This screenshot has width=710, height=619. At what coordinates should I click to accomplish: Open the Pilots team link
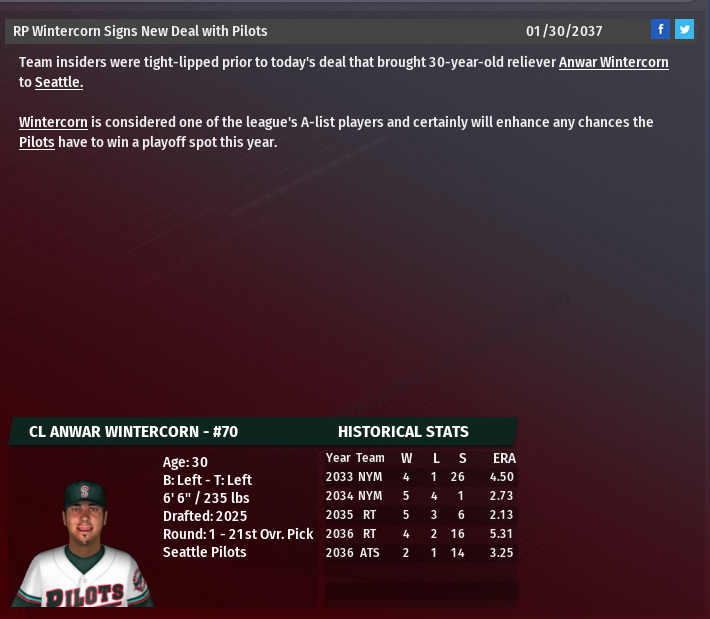[37, 142]
